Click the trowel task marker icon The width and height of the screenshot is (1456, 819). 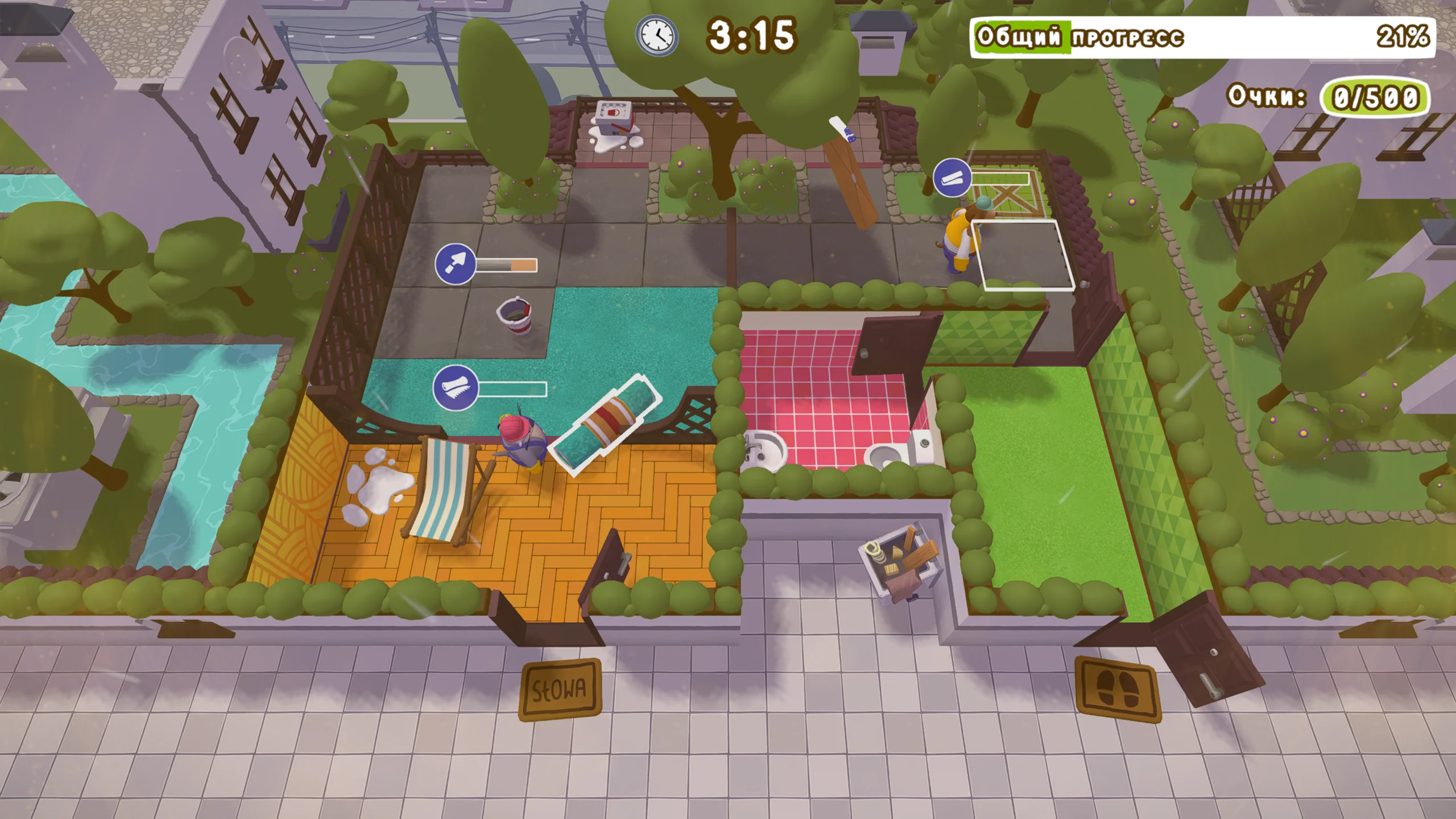(x=455, y=264)
